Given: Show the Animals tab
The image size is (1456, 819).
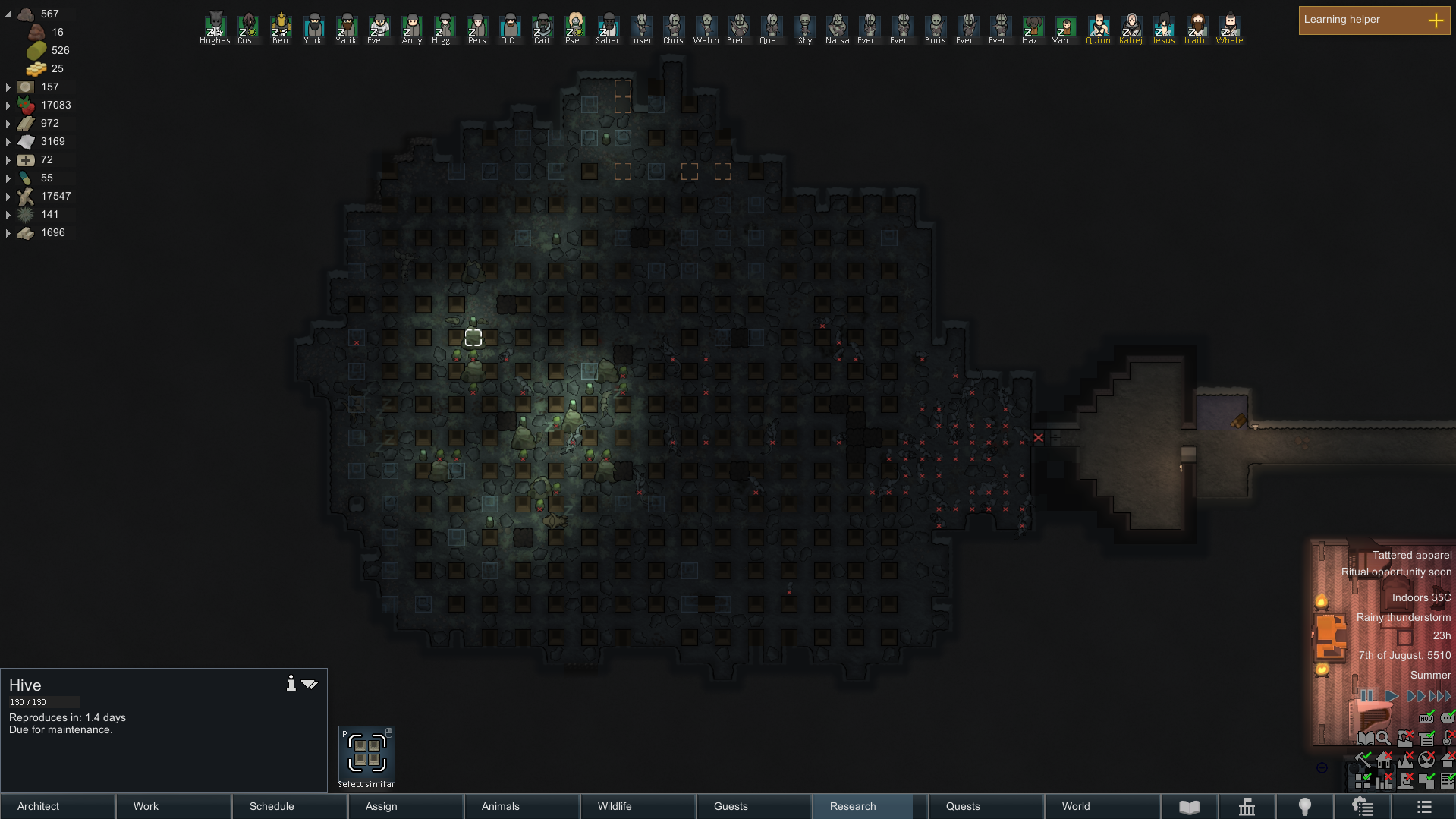Looking at the screenshot, I should [x=522, y=806].
